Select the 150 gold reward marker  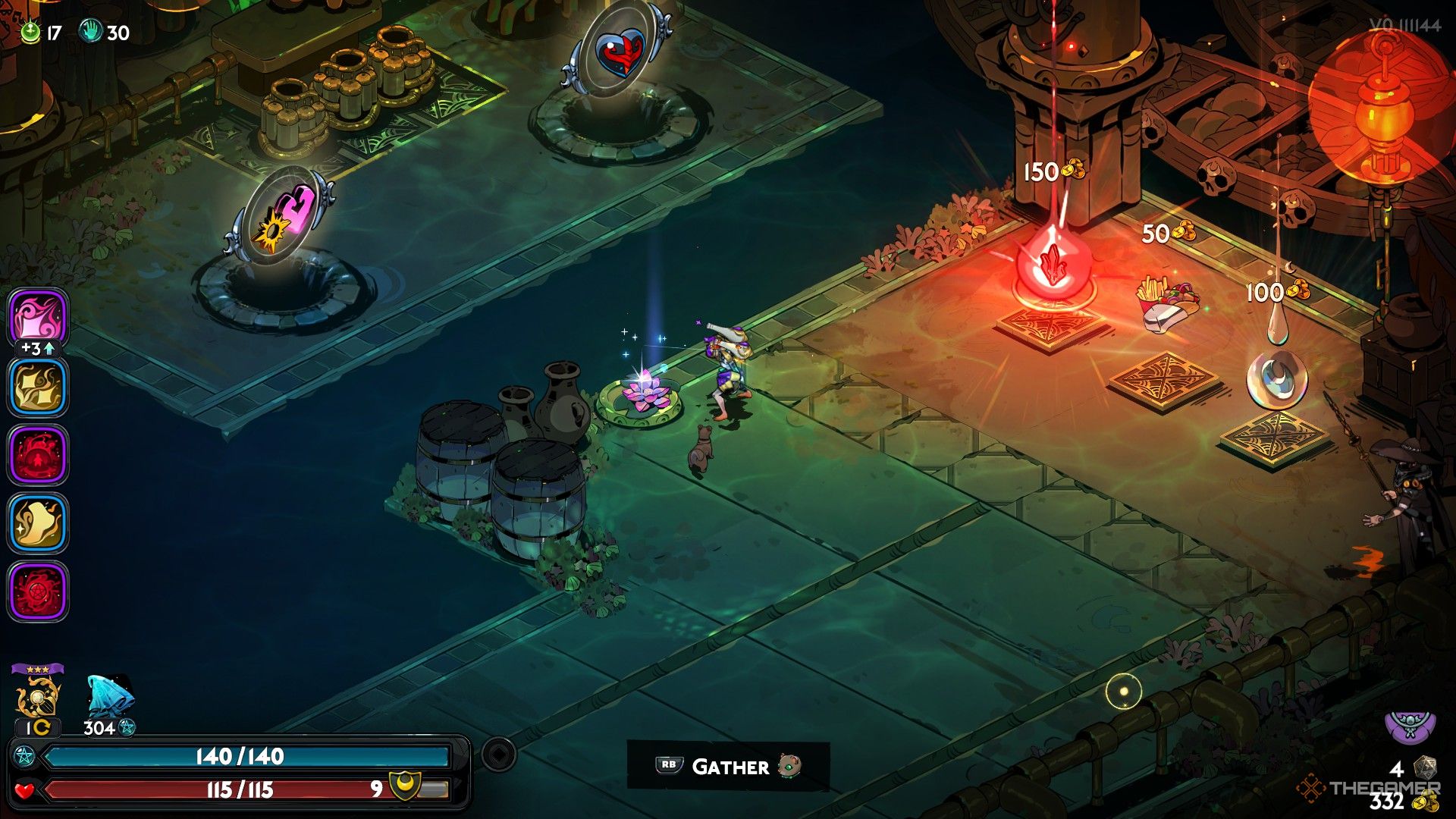(x=1054, y=171)
